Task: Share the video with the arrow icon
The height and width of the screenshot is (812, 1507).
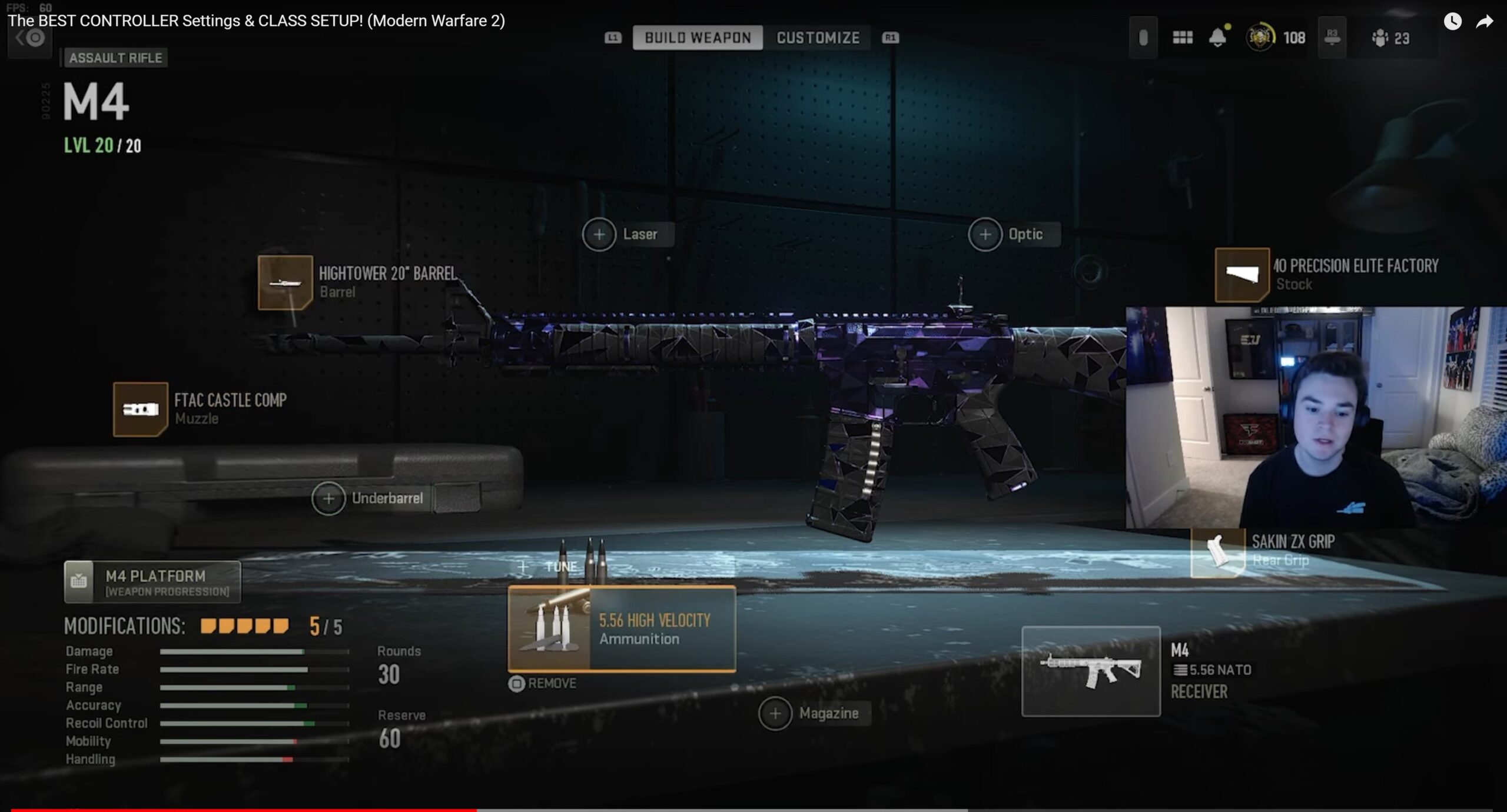Action: [1484, 22]
